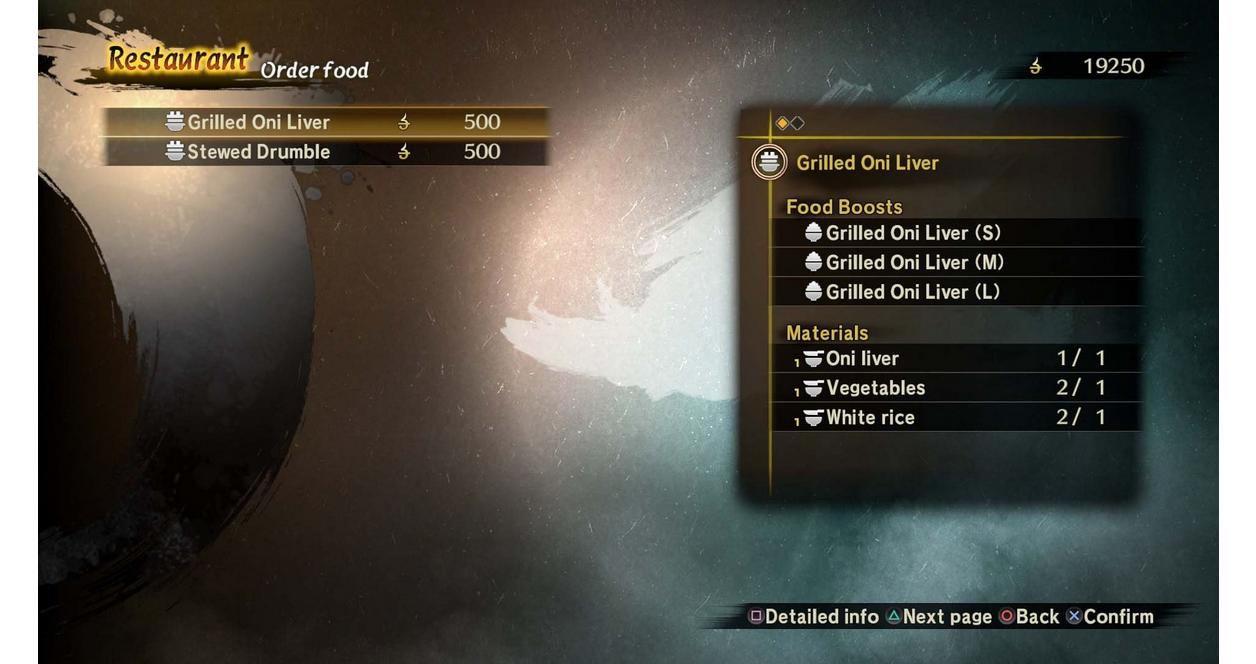
Task: Select the Grilled Oni Liver (S) boost row
Action: [958, 233]
